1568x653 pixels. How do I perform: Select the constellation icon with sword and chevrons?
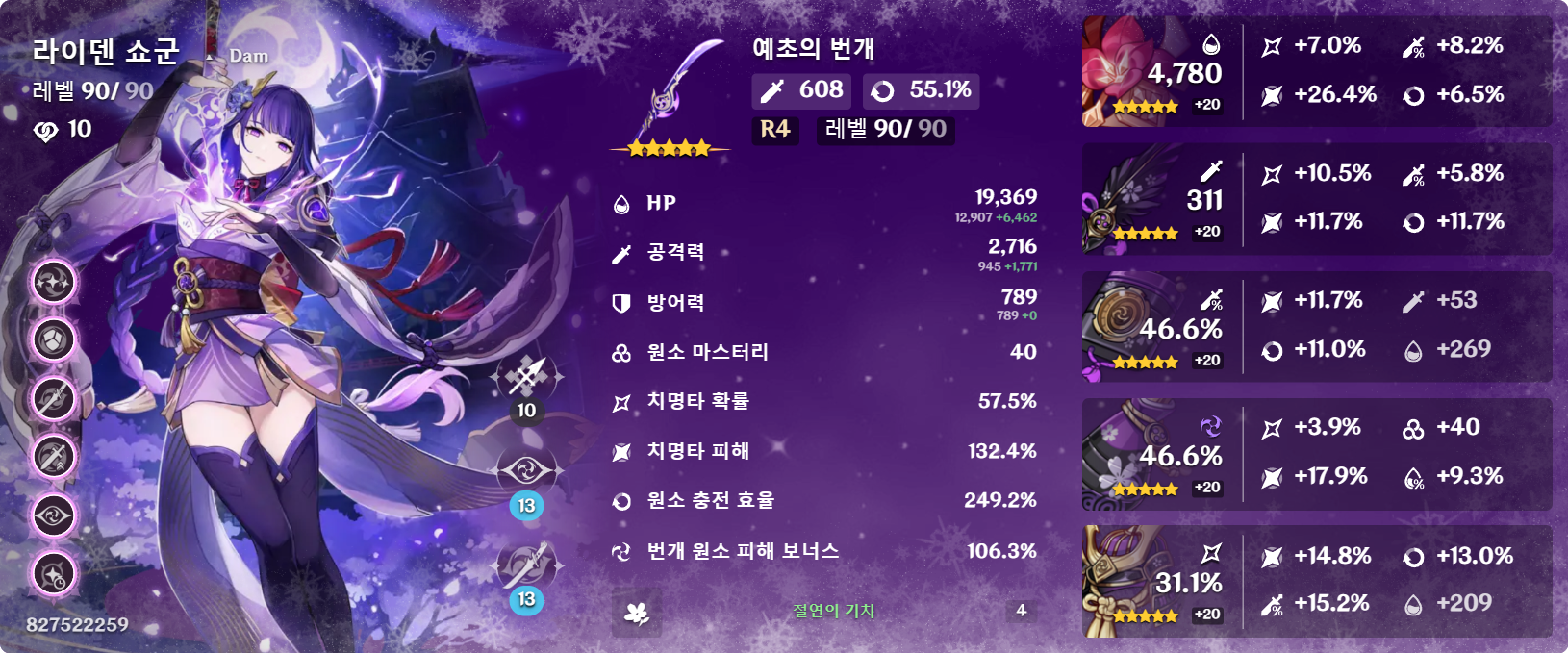coord(54,457)
